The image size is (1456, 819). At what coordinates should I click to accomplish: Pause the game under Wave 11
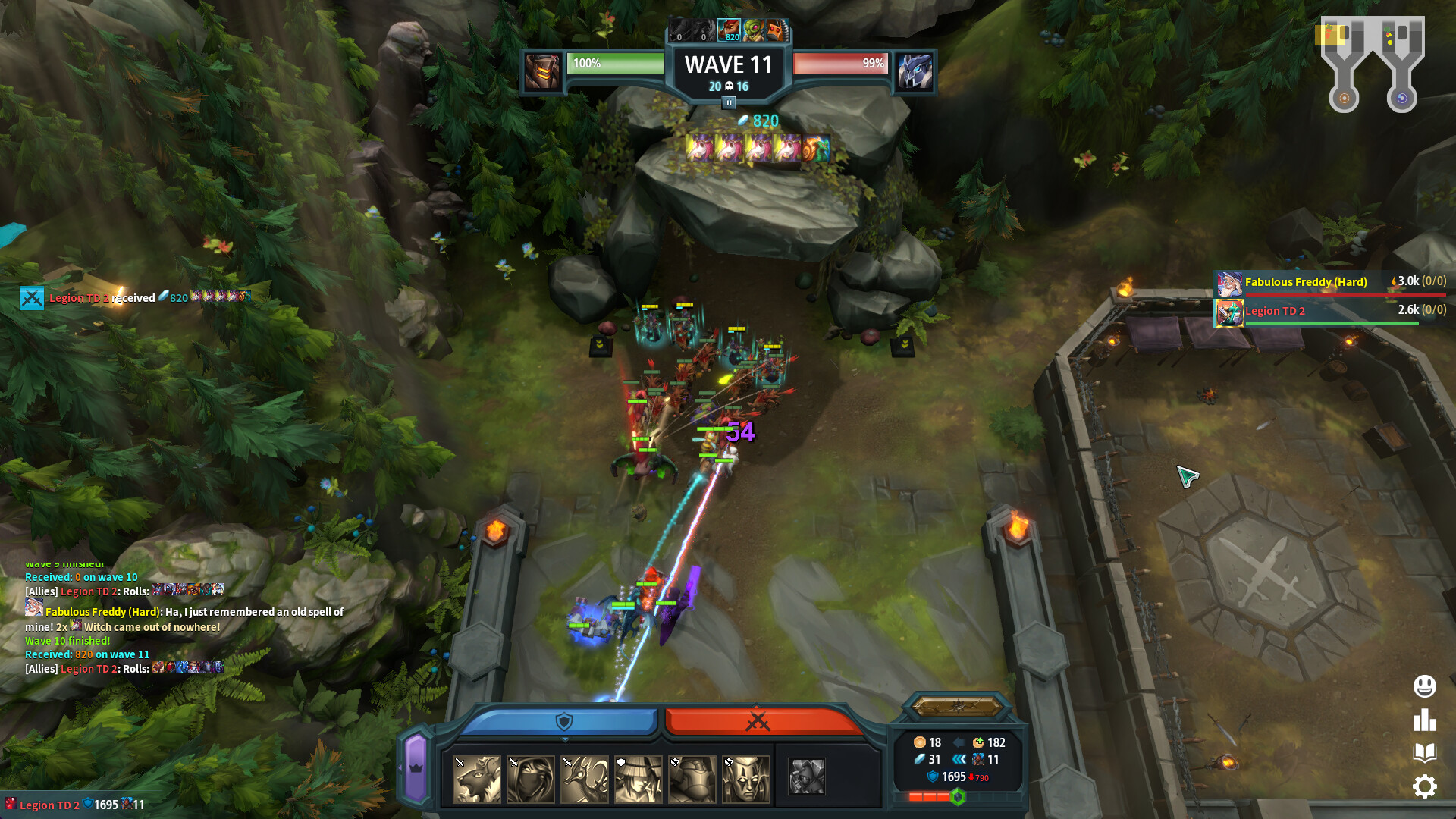pyautogui.click(x=729, y=102)
